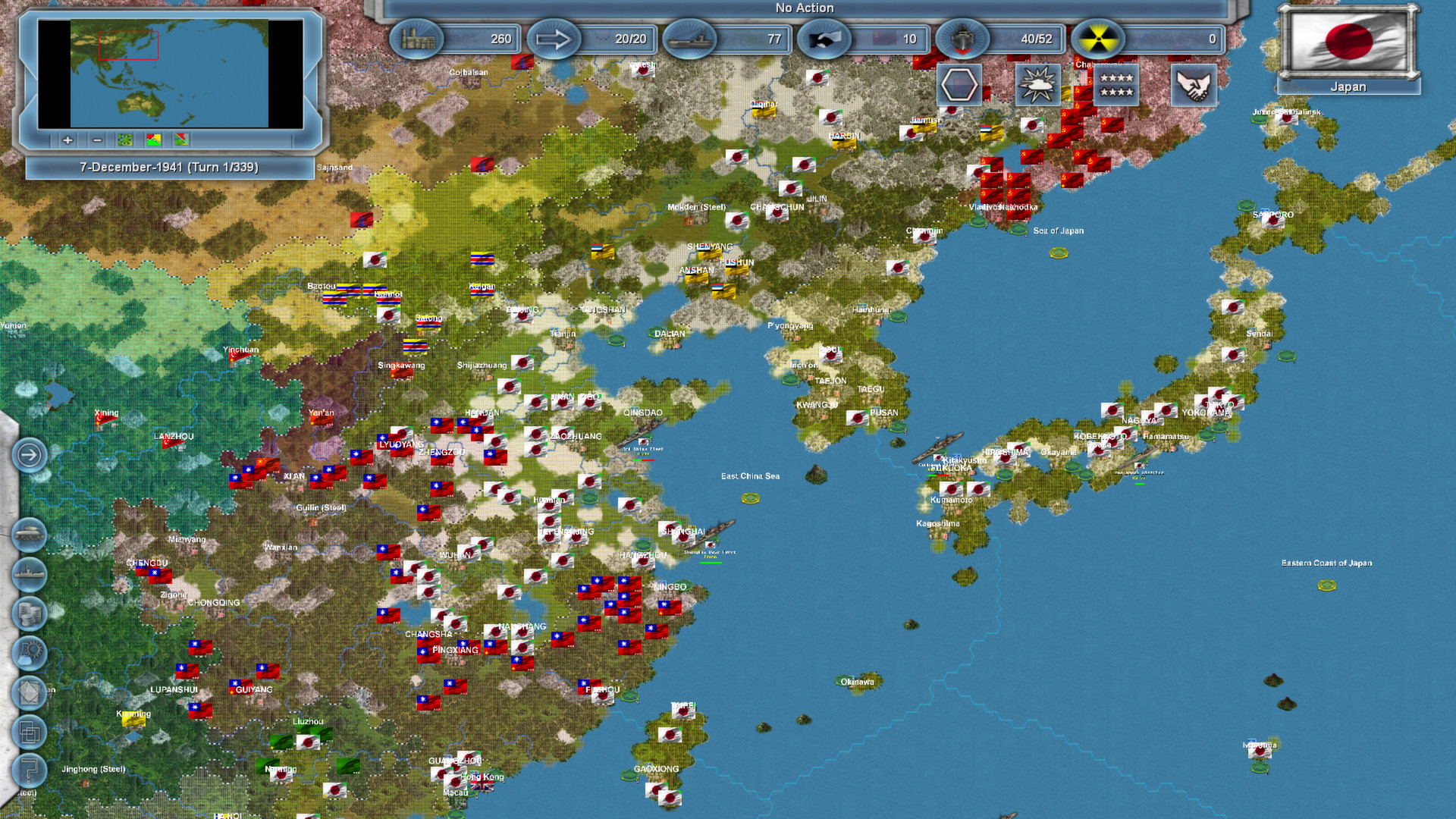Click the resources coins icon in sidebar

coord(30,611)
